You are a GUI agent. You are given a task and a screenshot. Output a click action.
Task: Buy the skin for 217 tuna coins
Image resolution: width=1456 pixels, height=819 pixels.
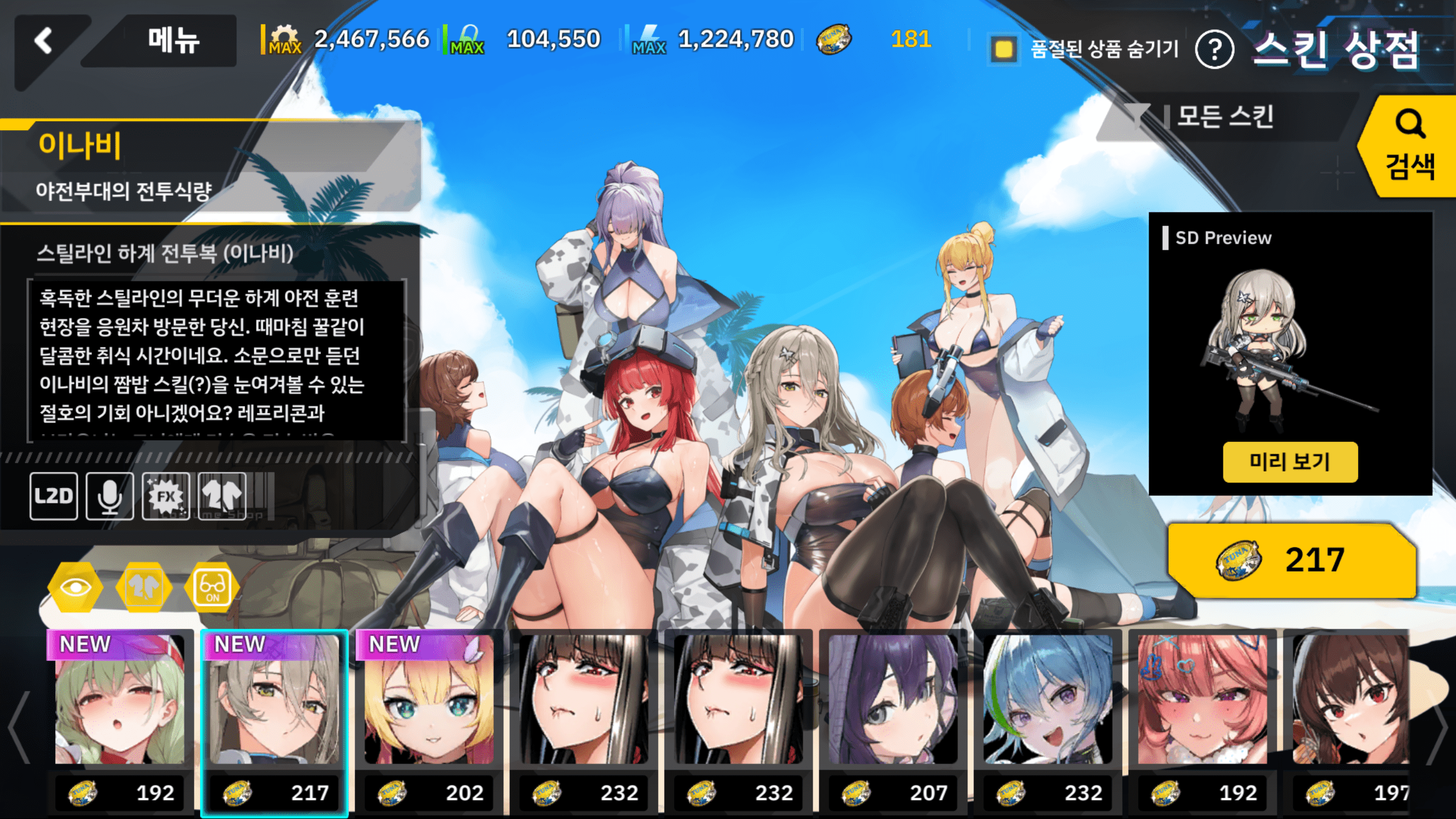point(1291,560)
